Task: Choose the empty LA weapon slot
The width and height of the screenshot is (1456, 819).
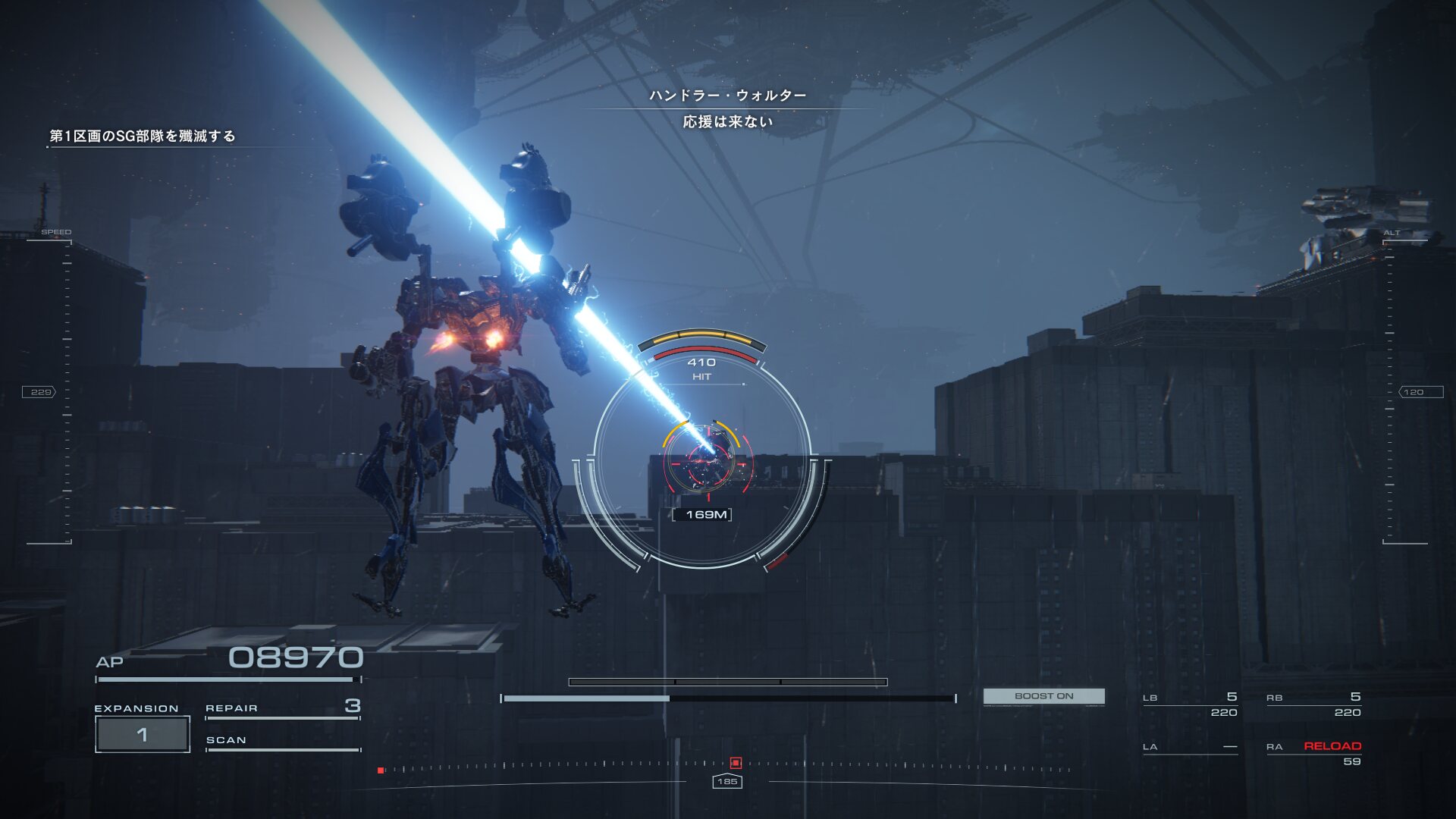Action: [x=1190, y=747]
